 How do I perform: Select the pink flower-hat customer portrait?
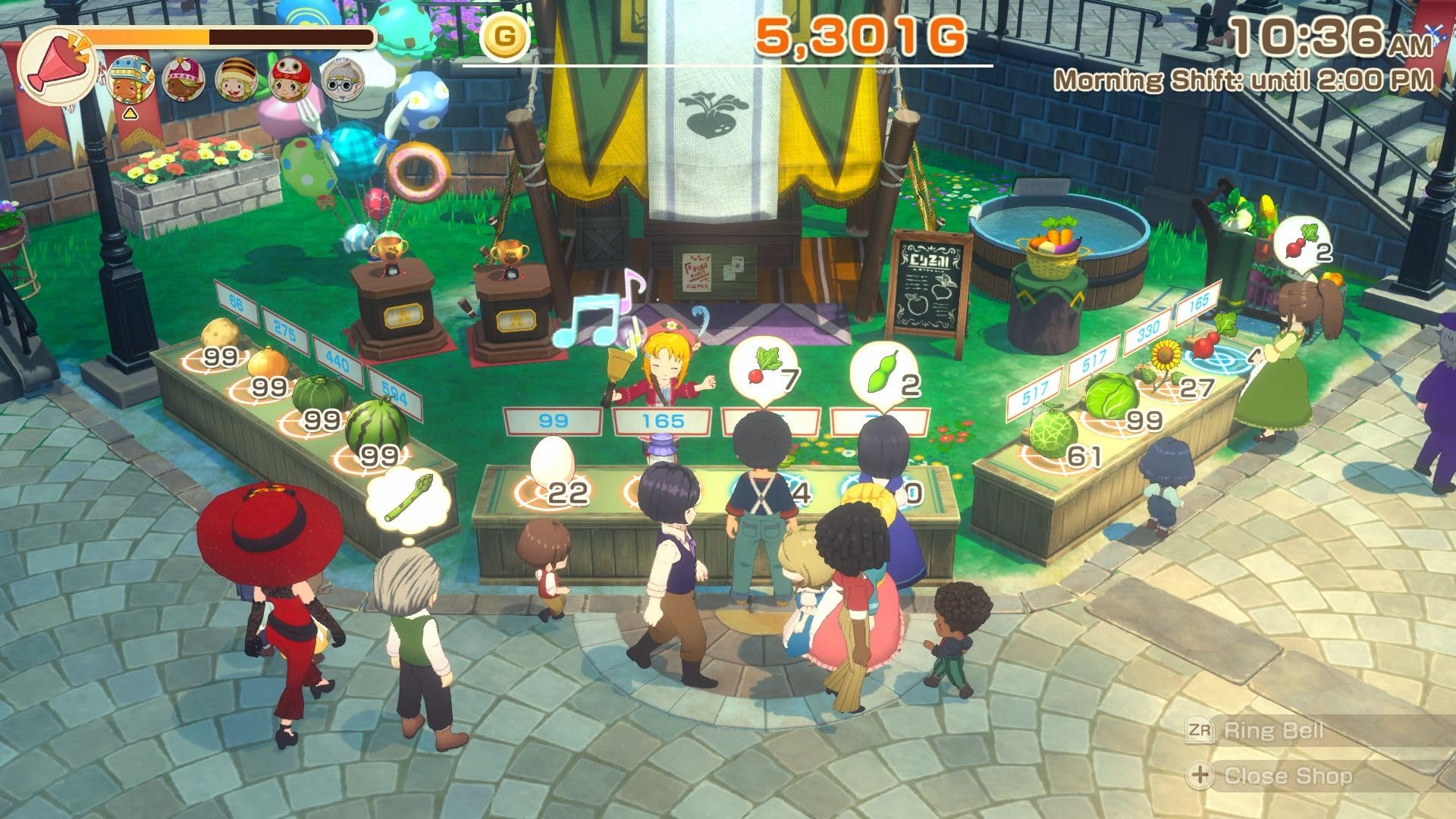[184, 80]
